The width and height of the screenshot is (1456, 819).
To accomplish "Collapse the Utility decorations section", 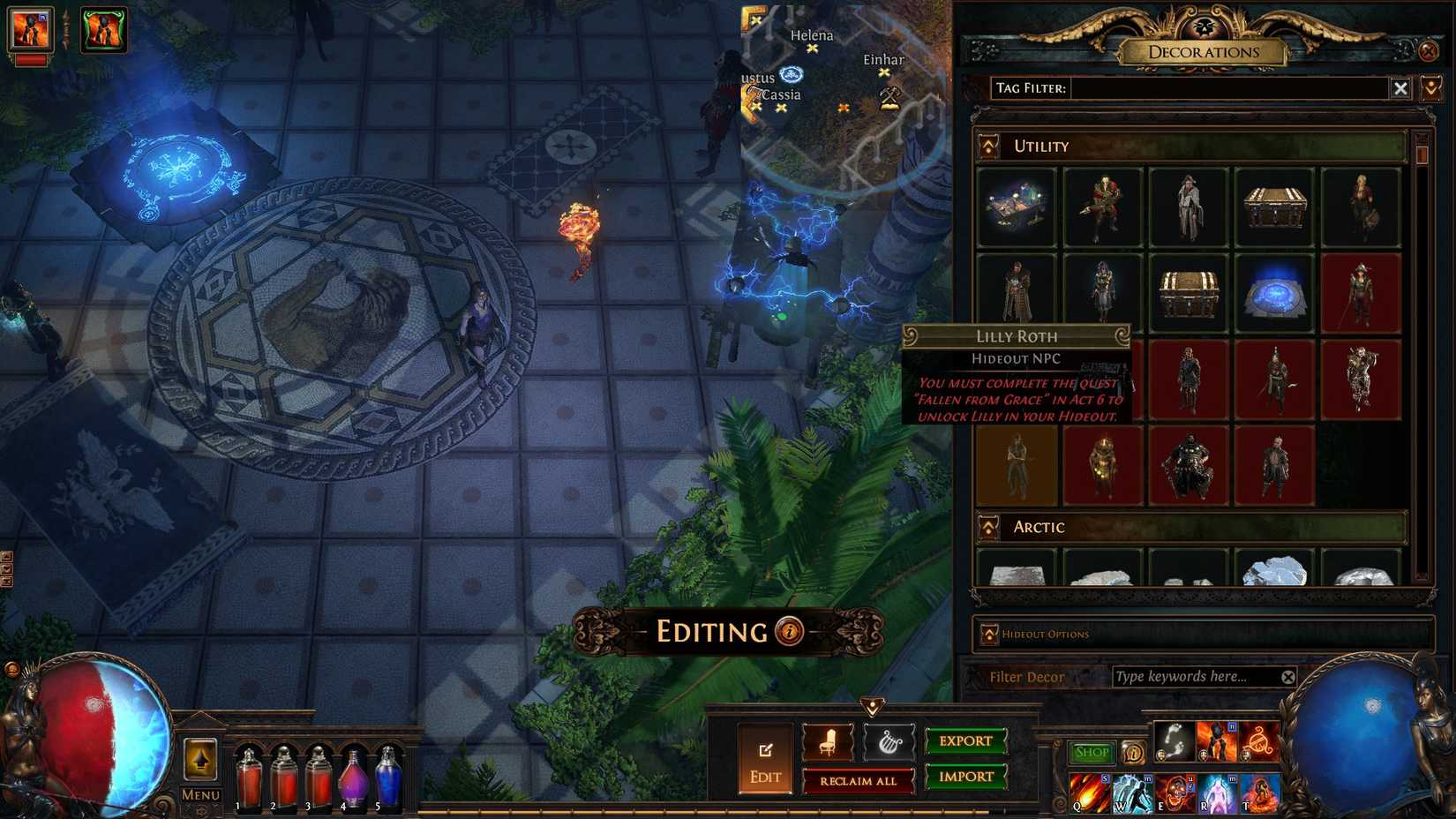I will tap(987, 146).
